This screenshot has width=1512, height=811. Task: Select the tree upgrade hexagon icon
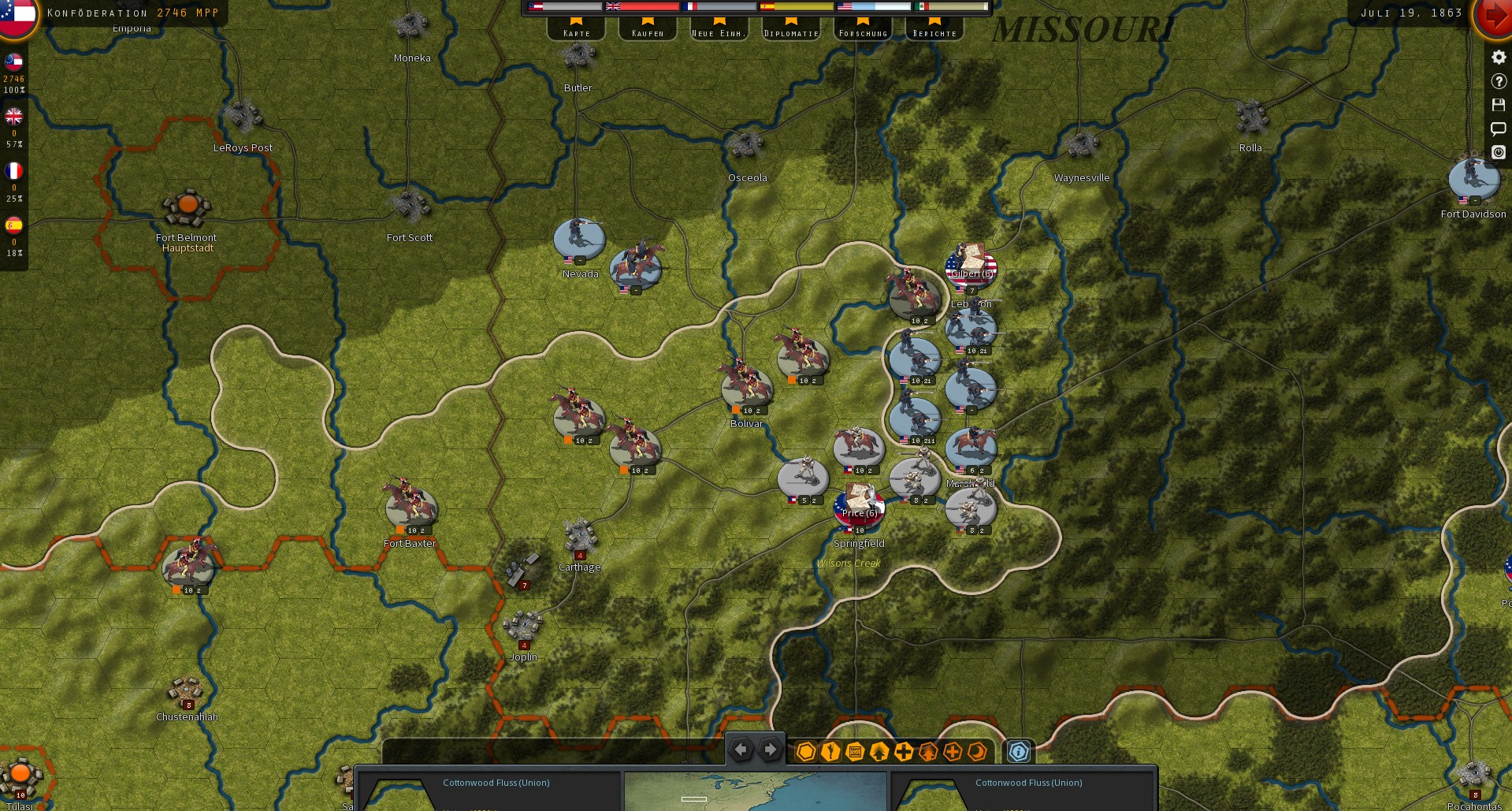pyautogui.click(x=879, y=753)
